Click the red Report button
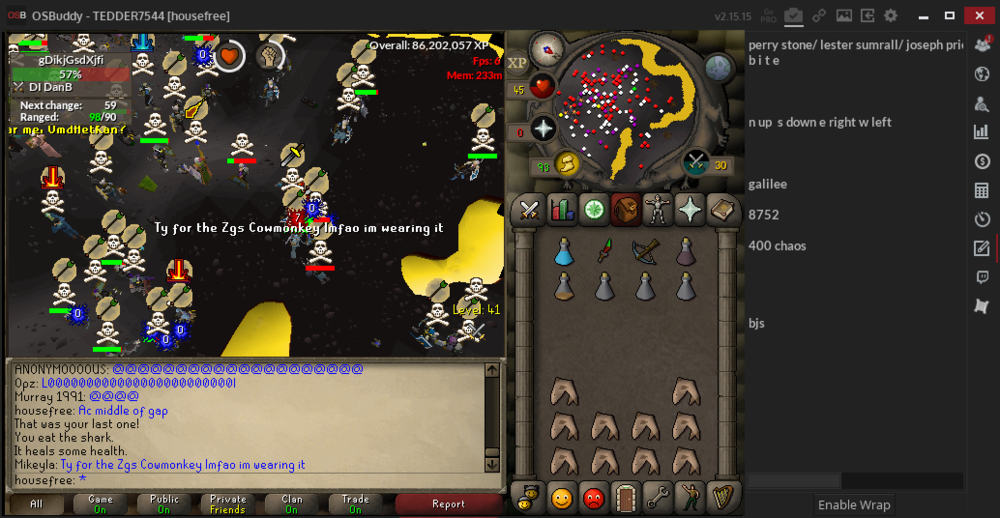1000x518 pixels. (x=448, y=504)
